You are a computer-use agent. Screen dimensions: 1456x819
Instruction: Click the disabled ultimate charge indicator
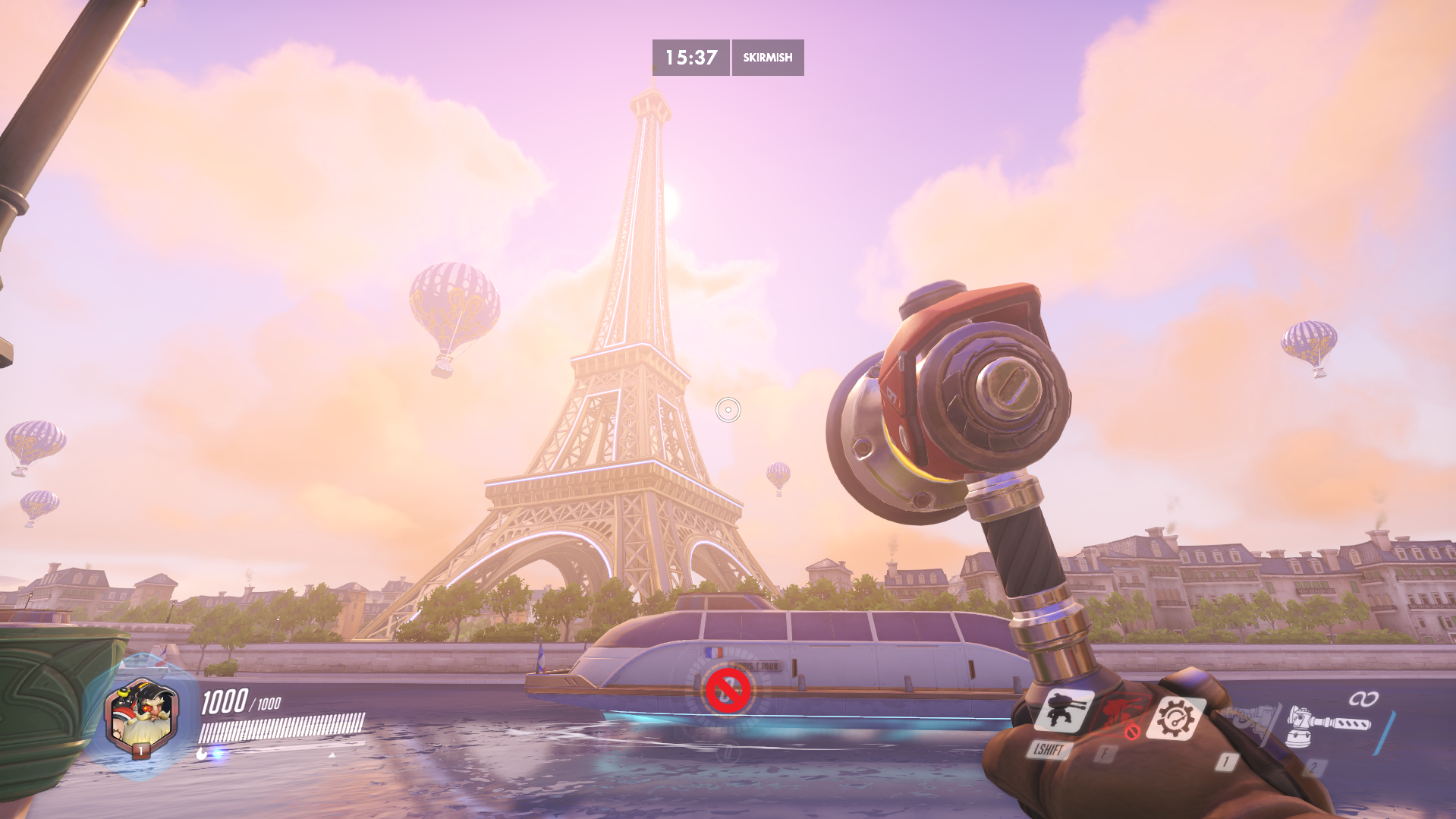click(x=728, y=691)
